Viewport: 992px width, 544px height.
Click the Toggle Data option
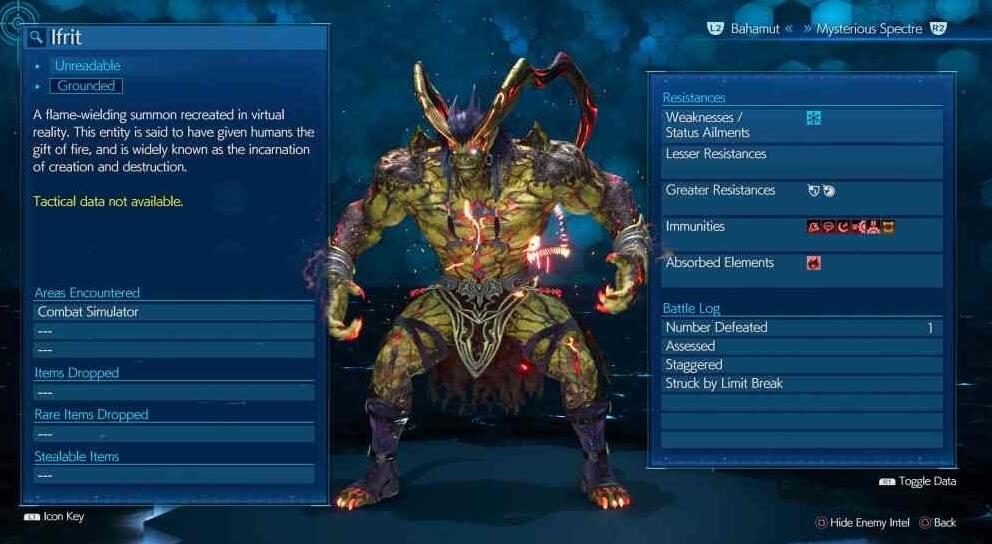[918, 482]
